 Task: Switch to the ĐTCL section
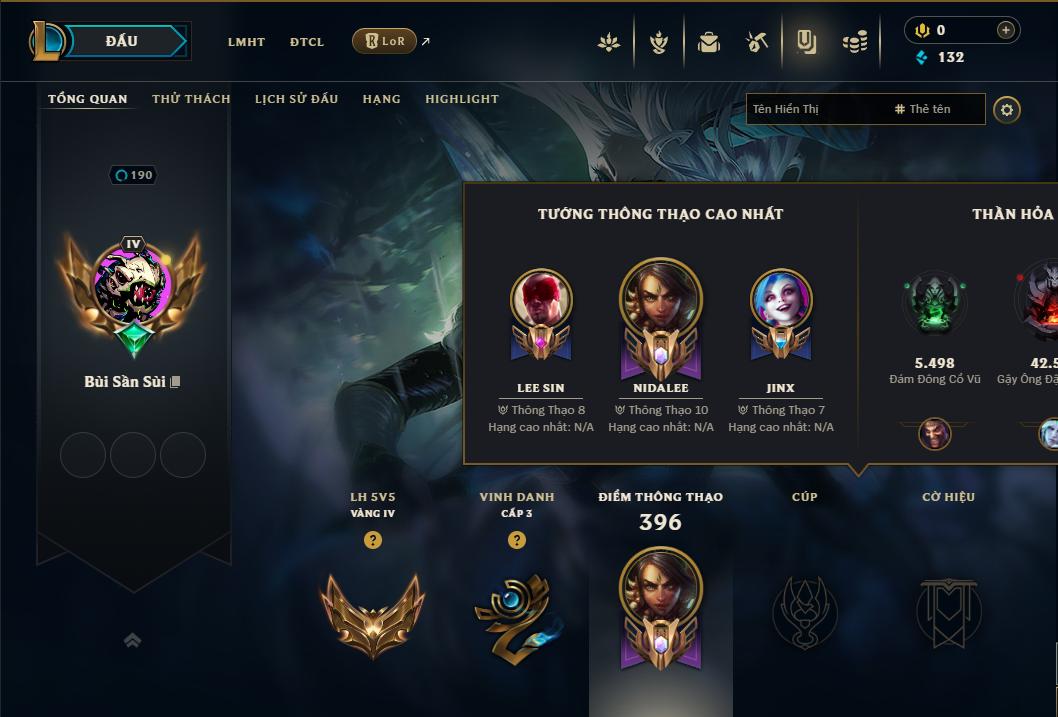(307, 42)
